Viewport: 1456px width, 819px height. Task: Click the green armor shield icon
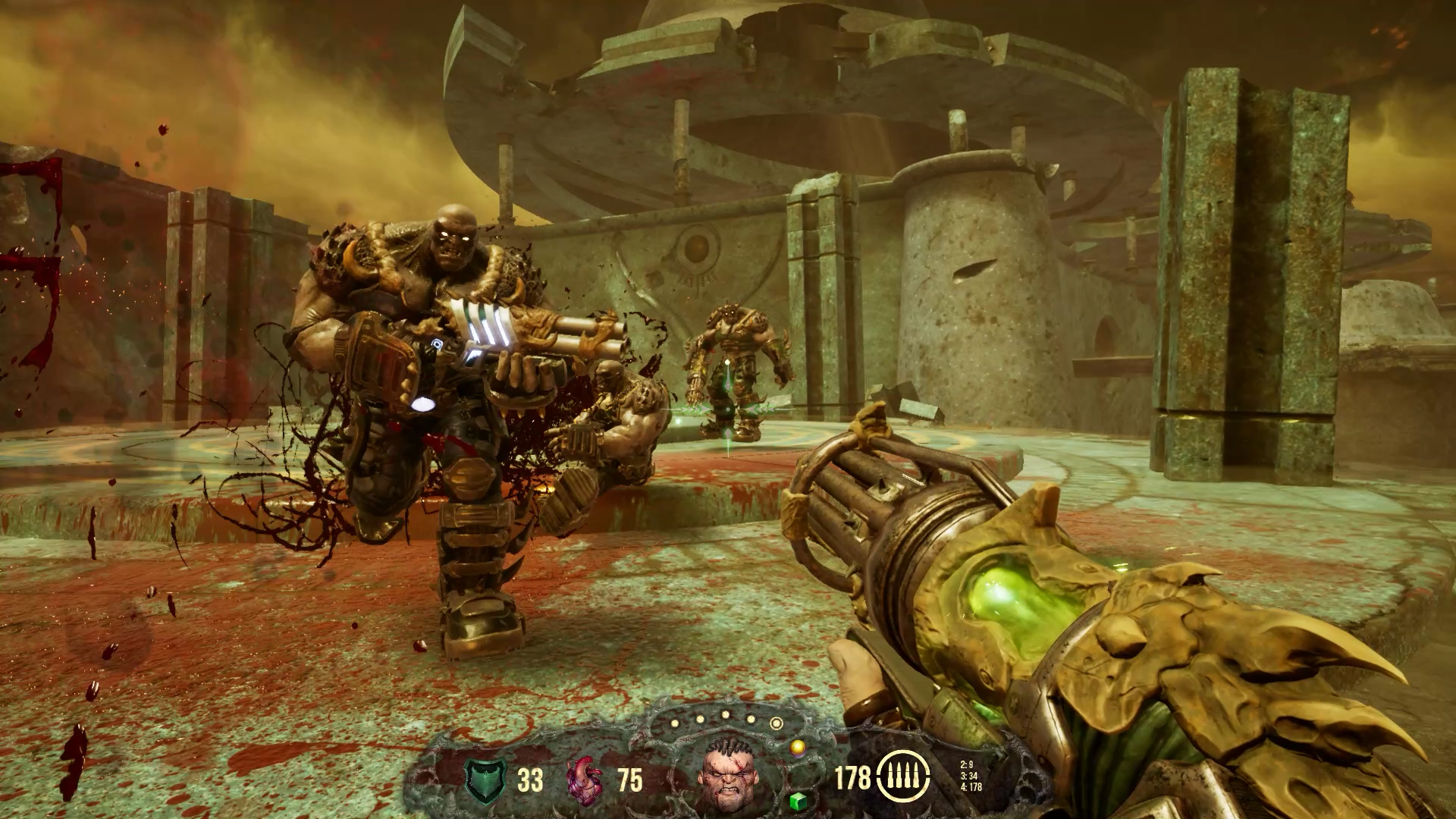pos(486,780)
